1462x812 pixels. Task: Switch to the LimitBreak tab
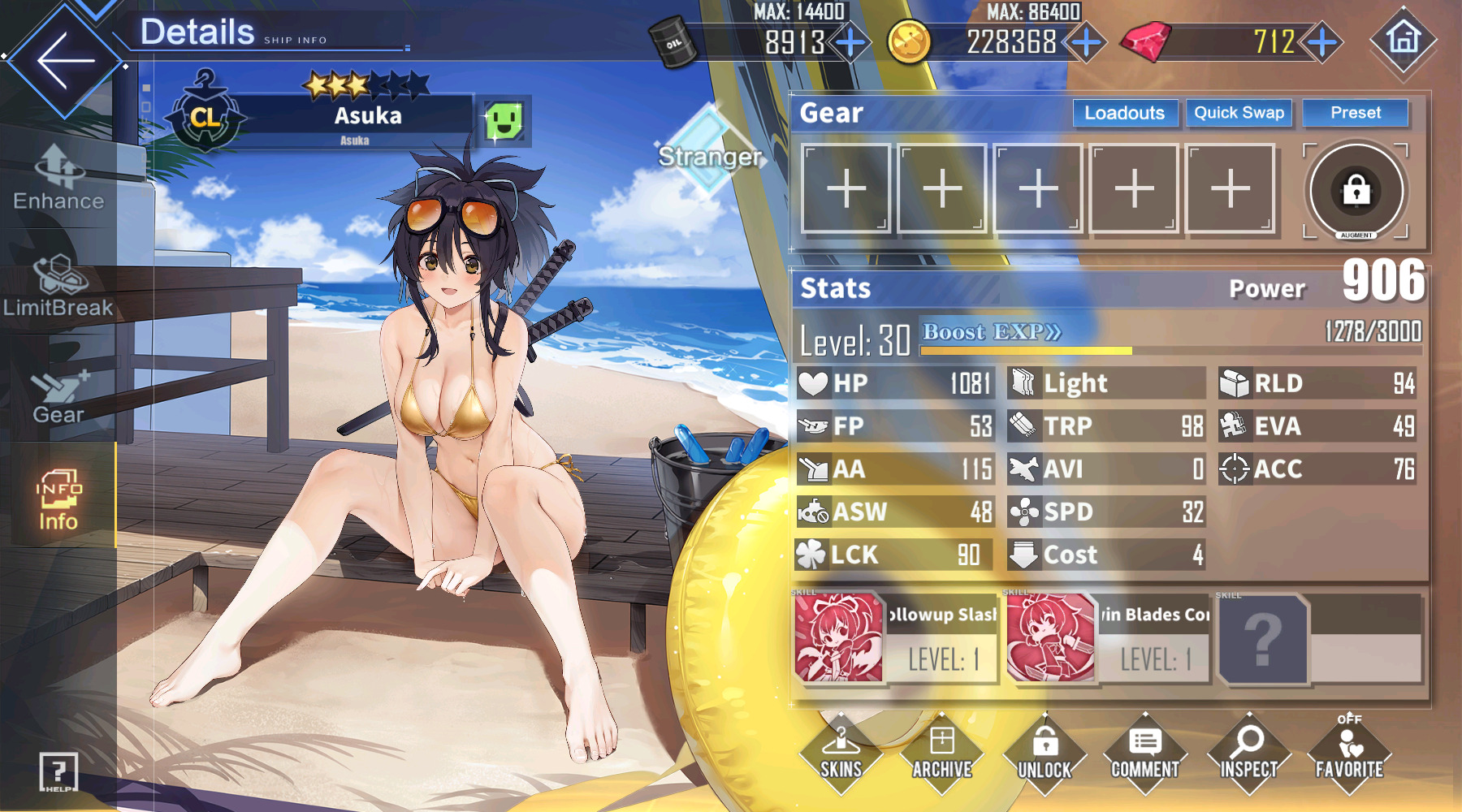pyautogui.click(x=58, y=286)
